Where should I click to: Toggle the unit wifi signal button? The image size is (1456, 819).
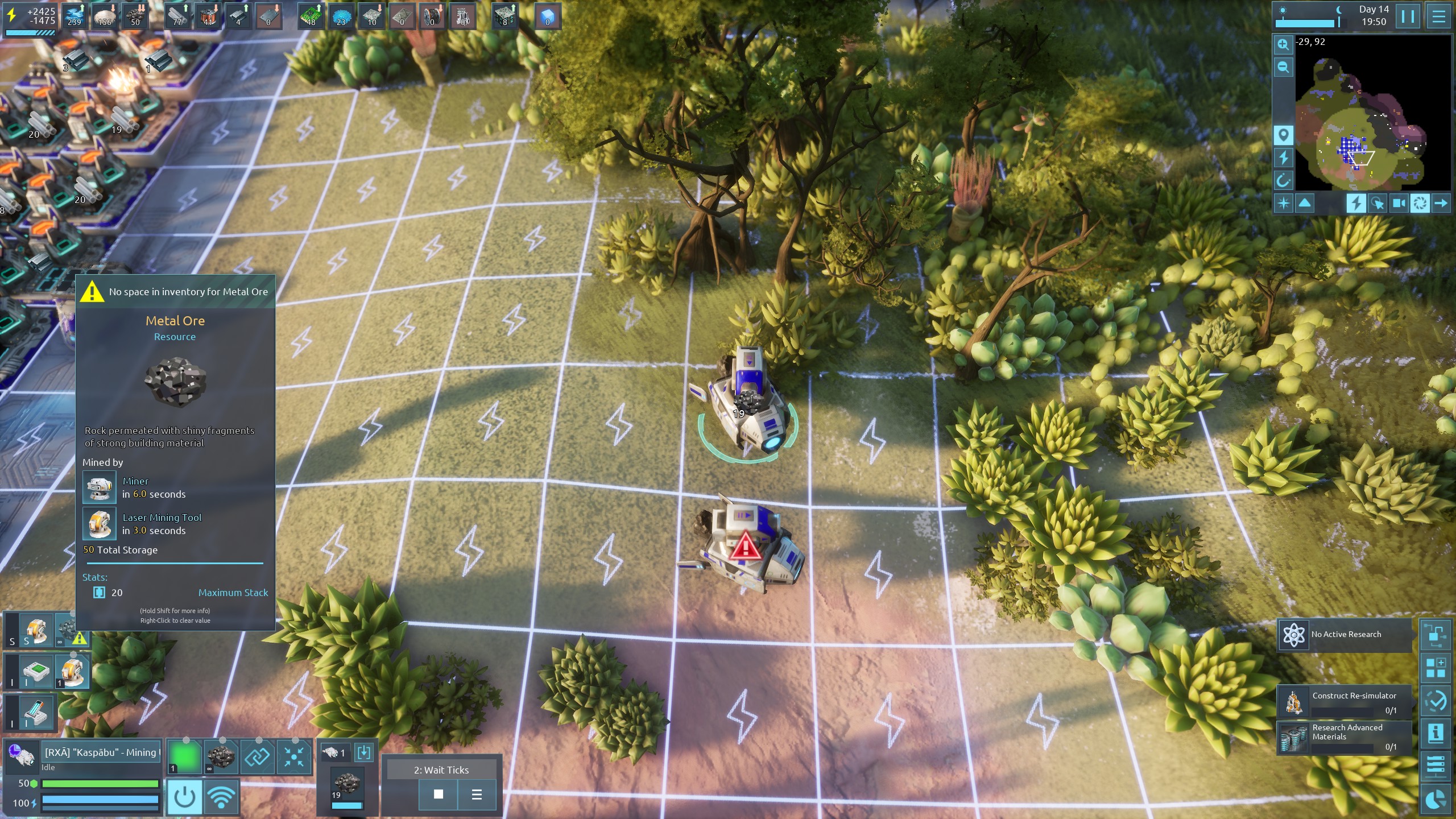tap(221, 797)
